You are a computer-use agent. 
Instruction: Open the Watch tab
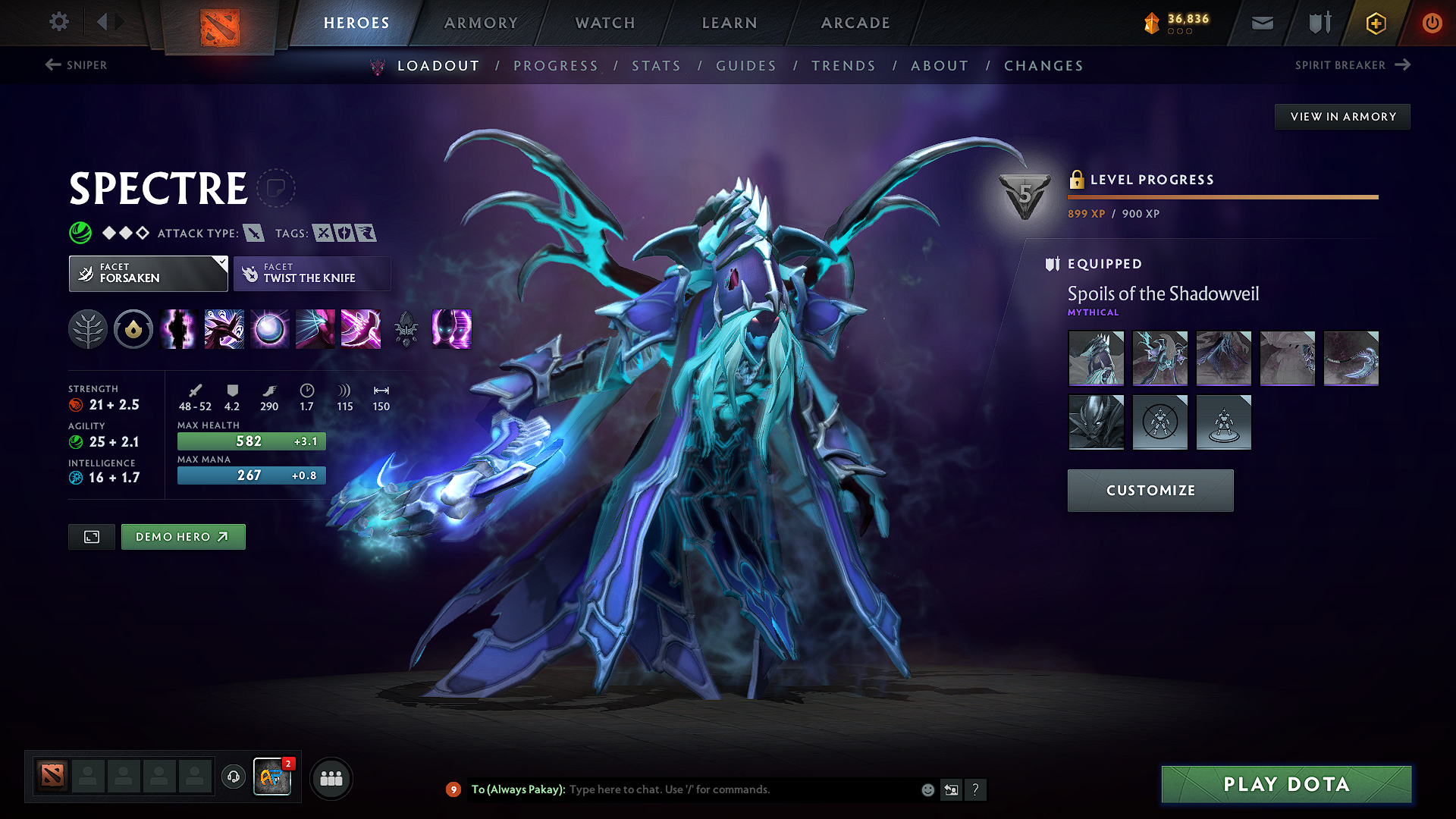click(605, 23)
